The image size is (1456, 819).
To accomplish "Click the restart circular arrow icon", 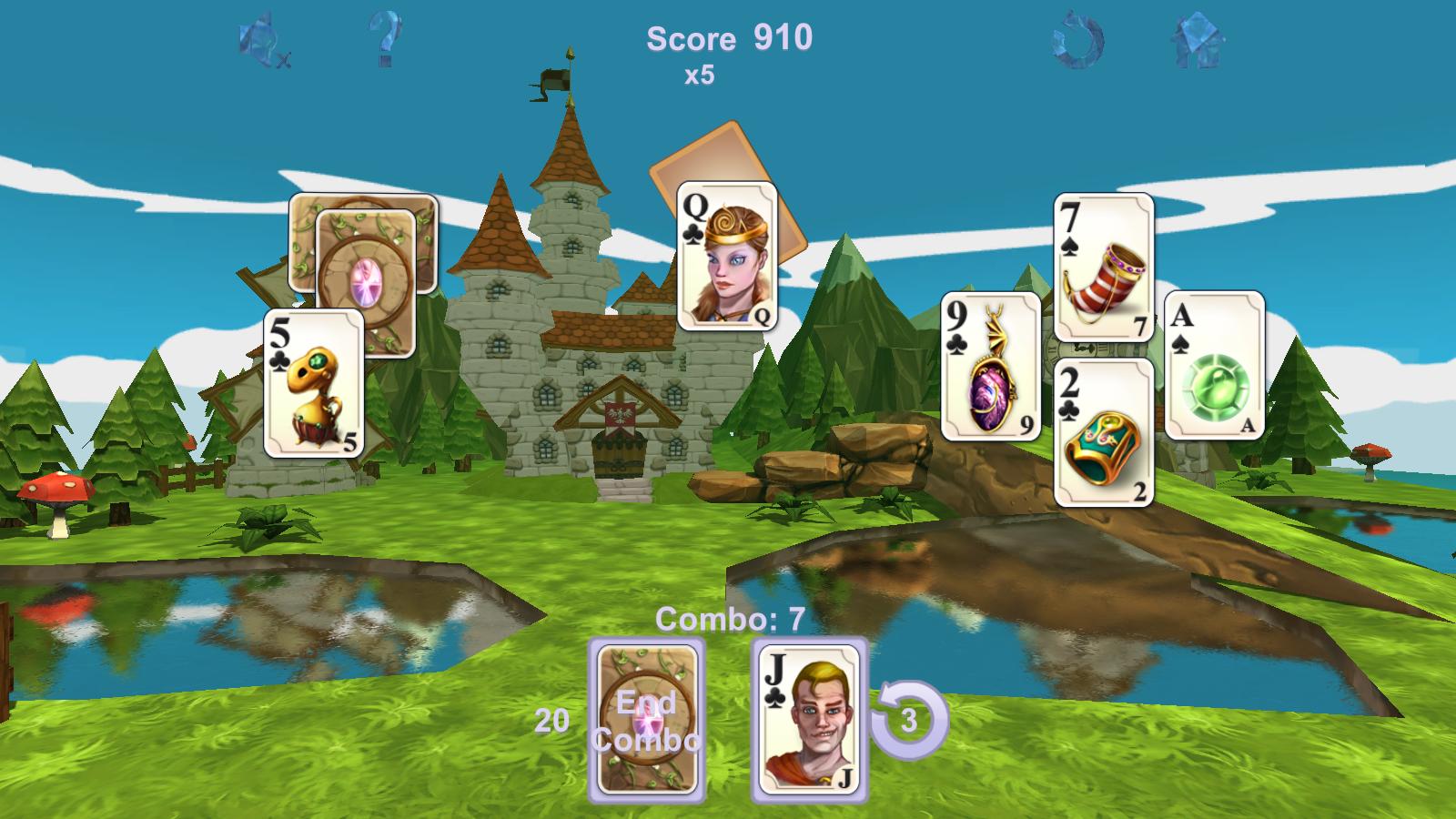I will pyautogui.click(x=1077, y=38).
